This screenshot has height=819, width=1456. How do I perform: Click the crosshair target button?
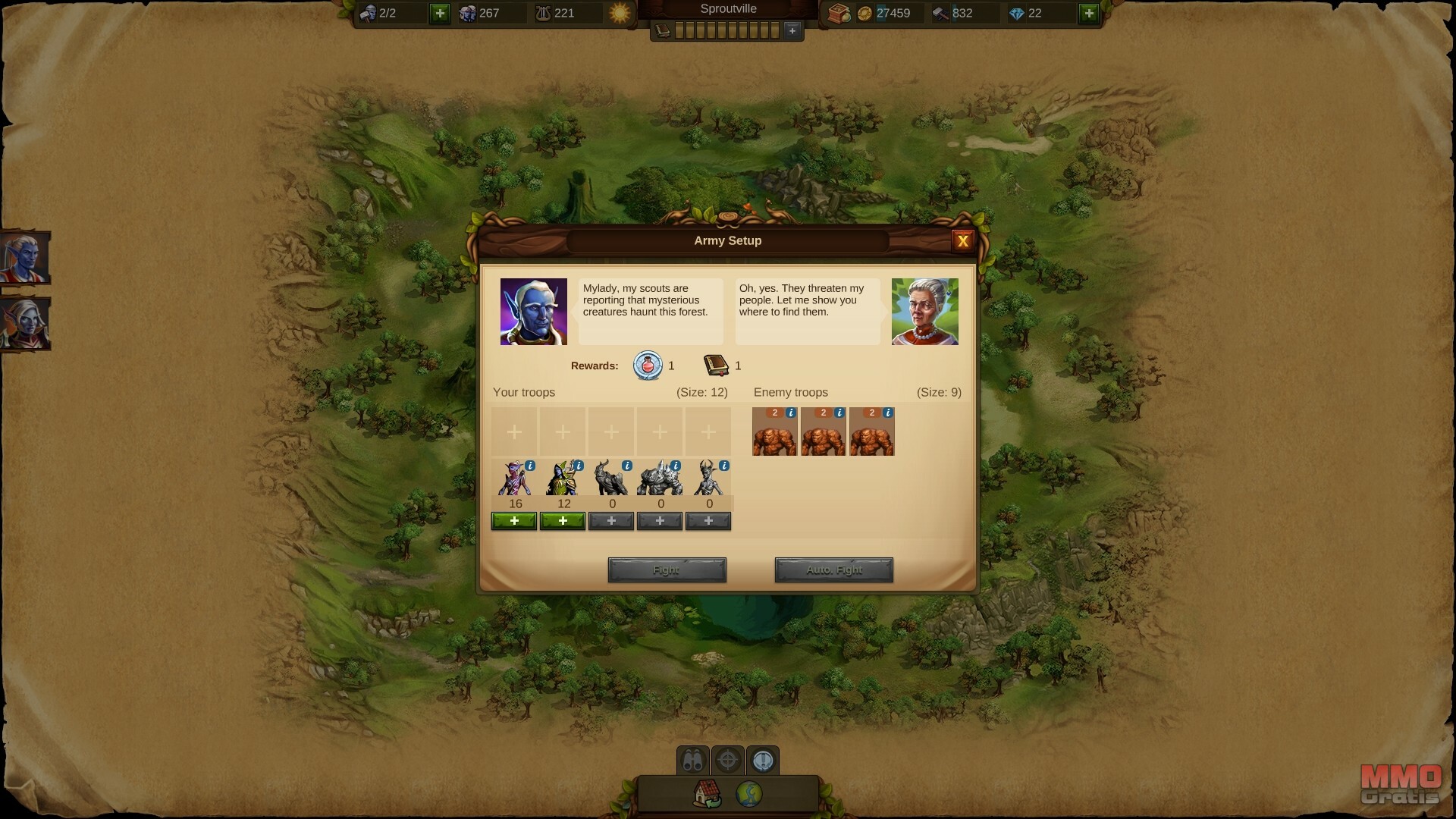point(728,760)
